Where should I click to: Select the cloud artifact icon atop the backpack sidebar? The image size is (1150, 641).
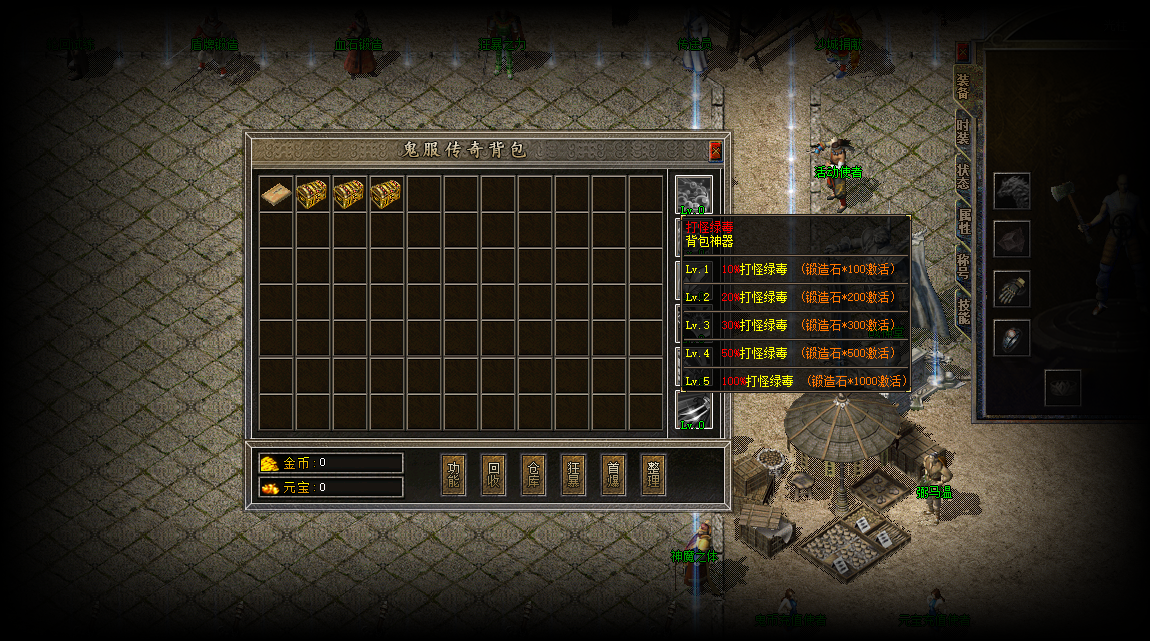[x=693, y=193]
